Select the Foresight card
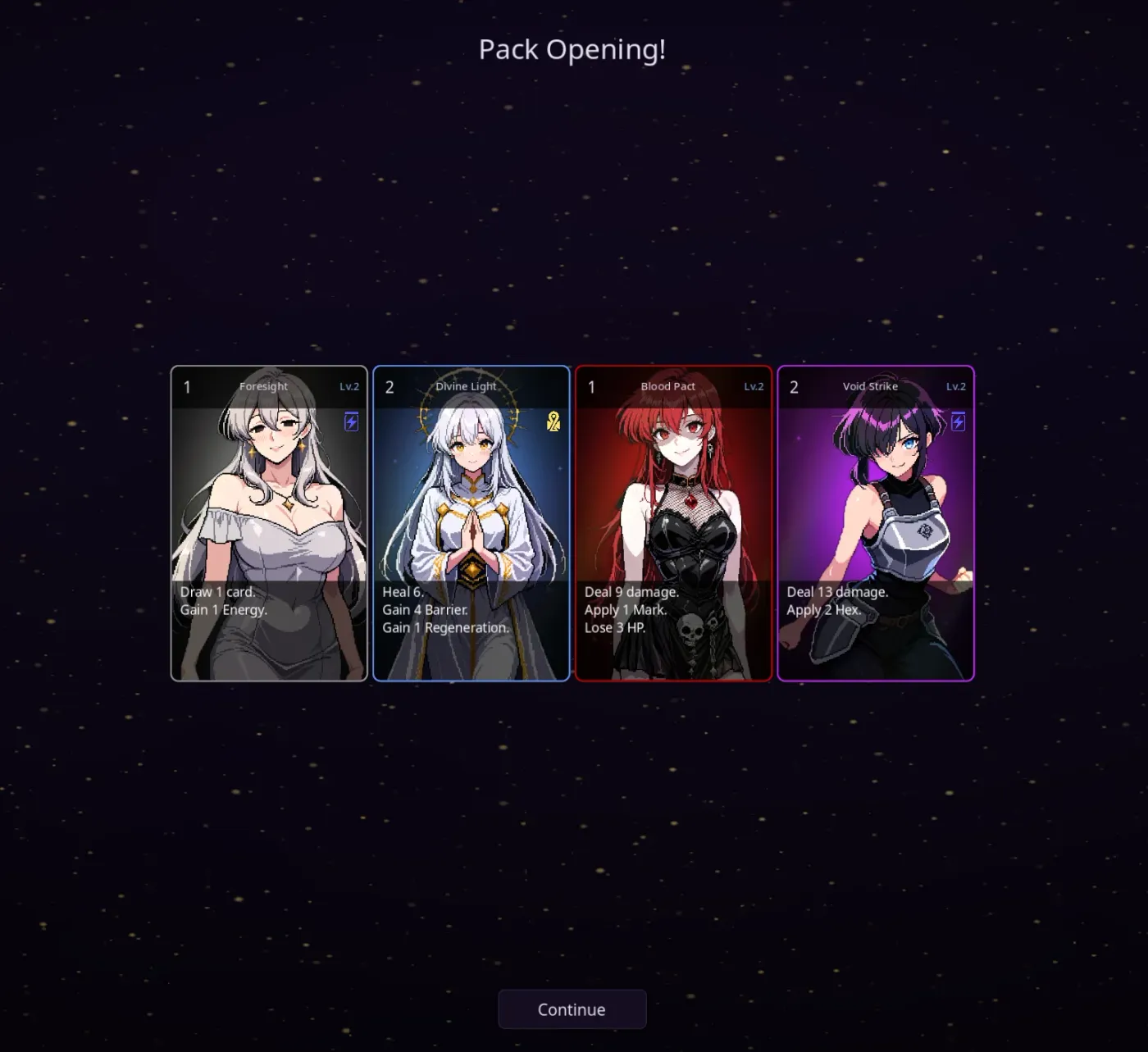The width and height of the screenshot is (1148, 1052). click(269, 522)
